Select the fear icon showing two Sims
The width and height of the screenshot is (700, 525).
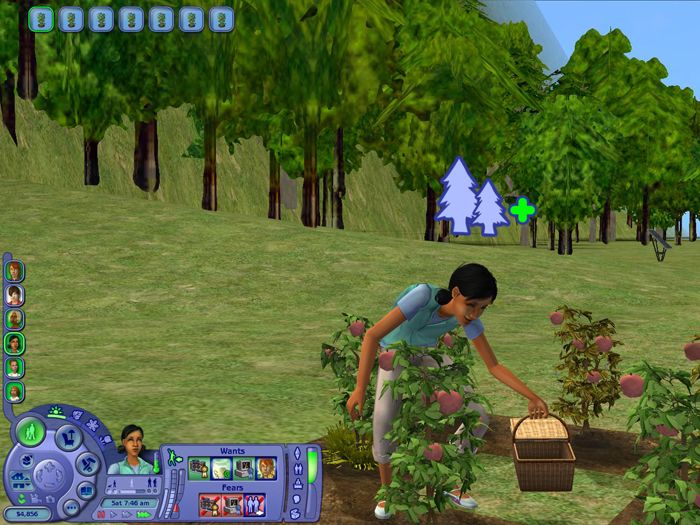(254, 505)
